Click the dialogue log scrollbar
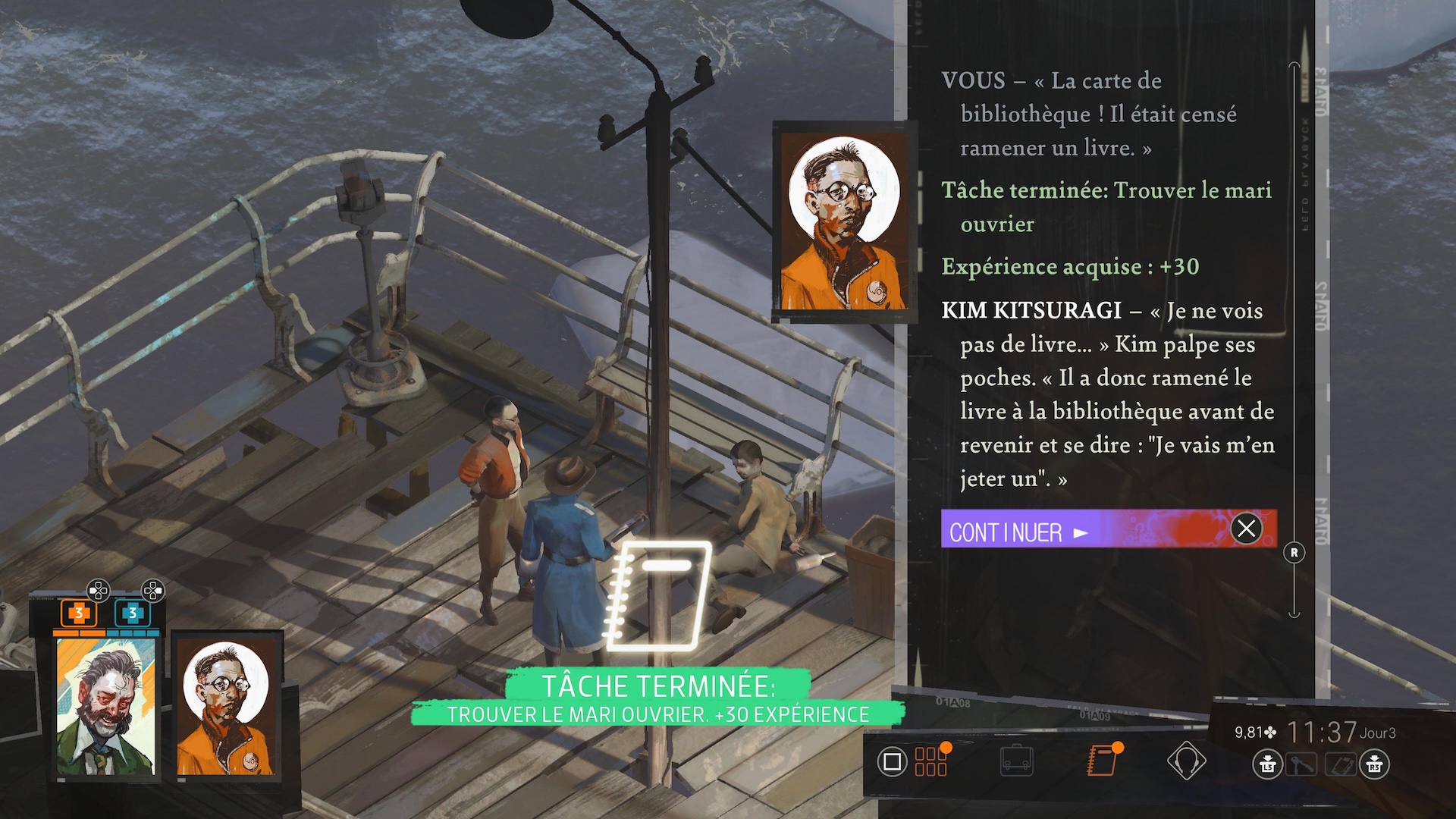This screenshot has width=1456, height=819. [1294, 341]
